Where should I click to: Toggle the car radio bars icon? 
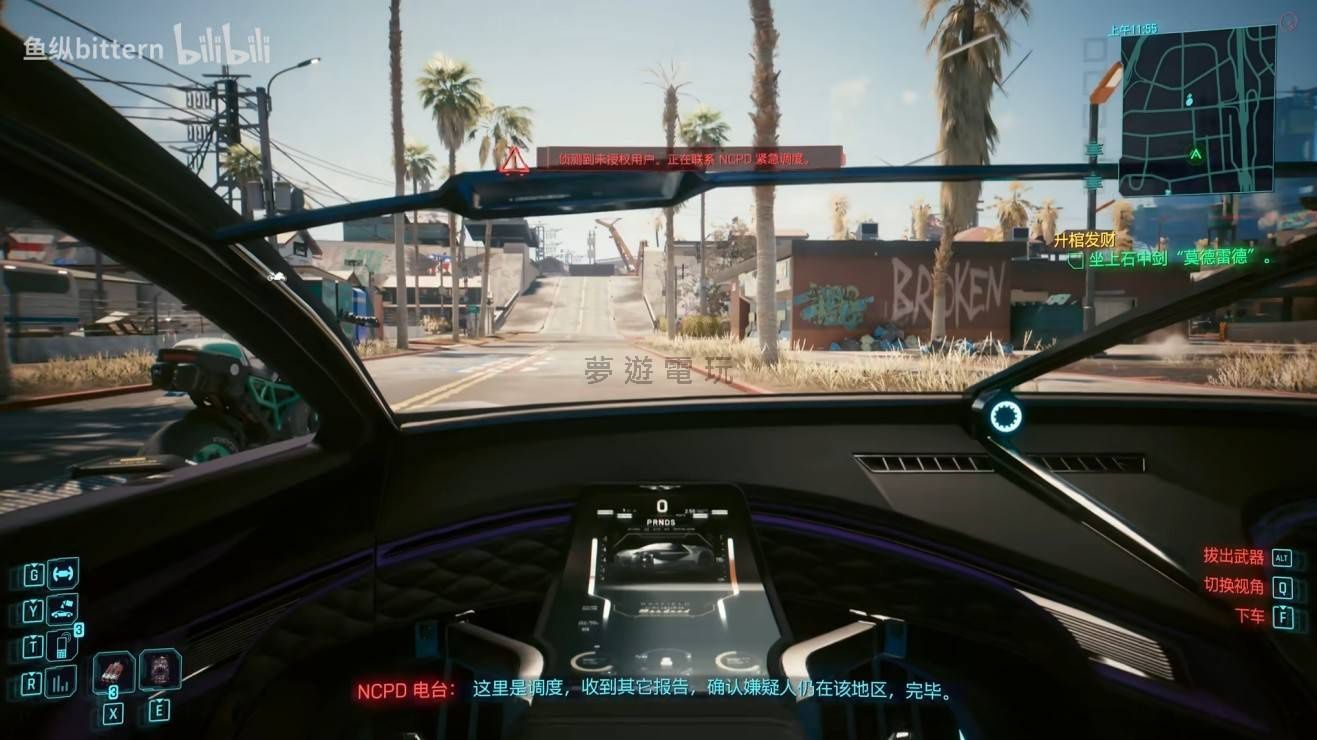click(x=62, y=683)
